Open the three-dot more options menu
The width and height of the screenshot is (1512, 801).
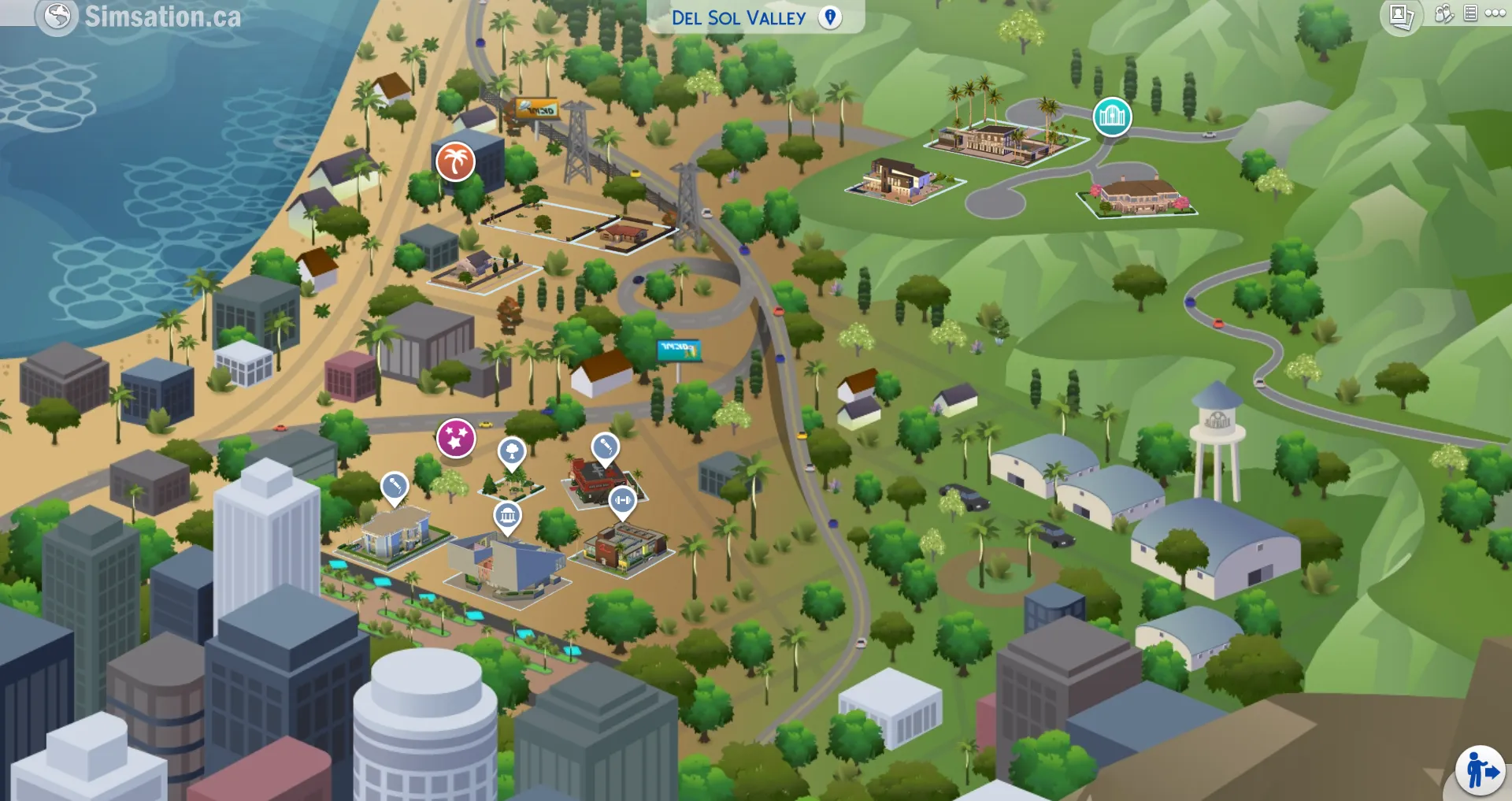pos(1495,13)
